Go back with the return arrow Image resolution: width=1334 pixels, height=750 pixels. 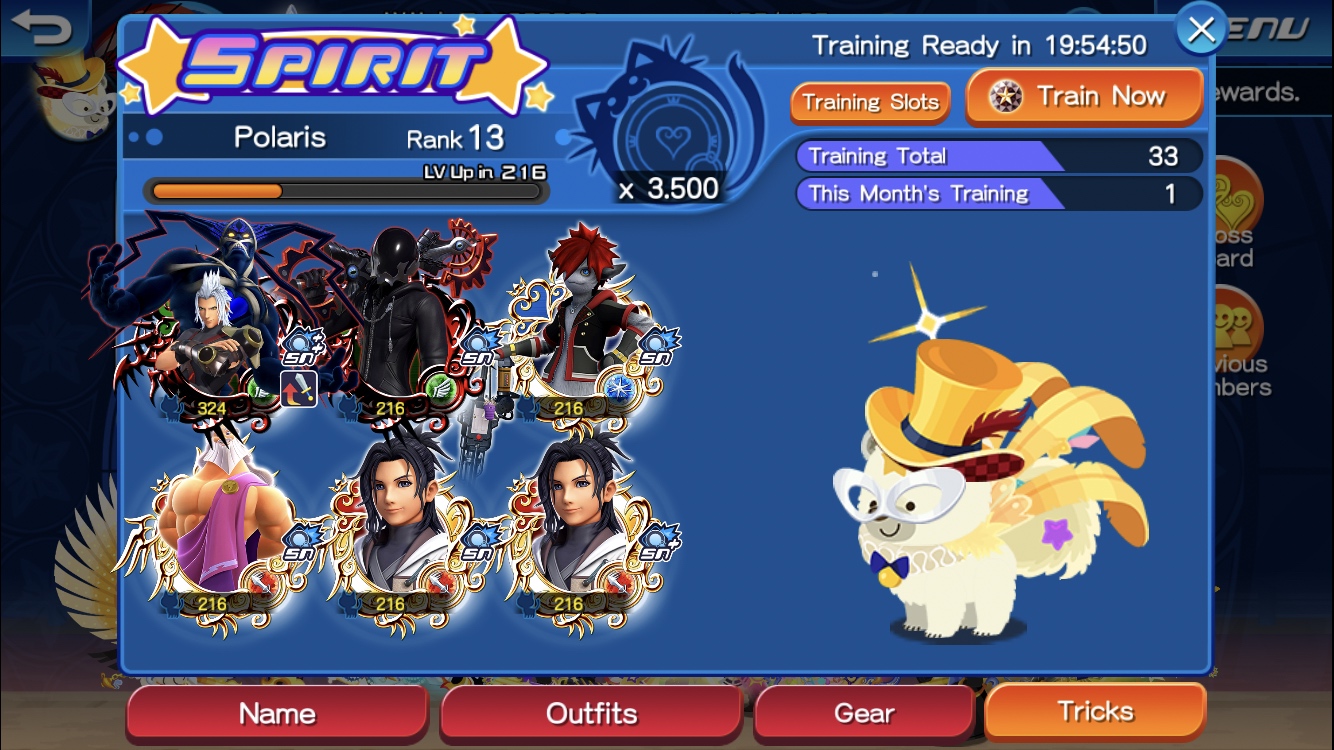click(42, 27)
